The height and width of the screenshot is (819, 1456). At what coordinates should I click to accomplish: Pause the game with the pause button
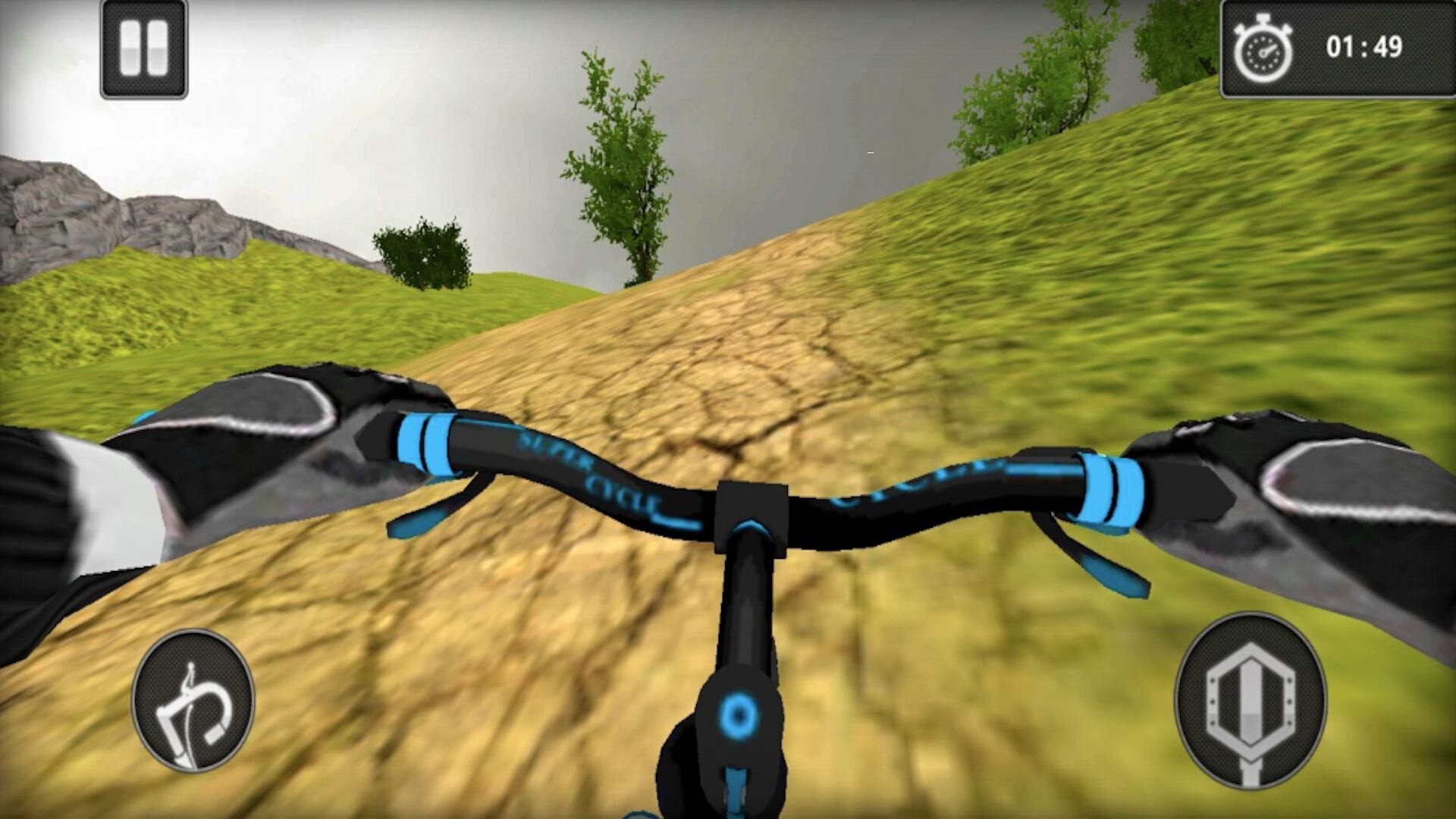pyautogui.click(x=144, y=49)
